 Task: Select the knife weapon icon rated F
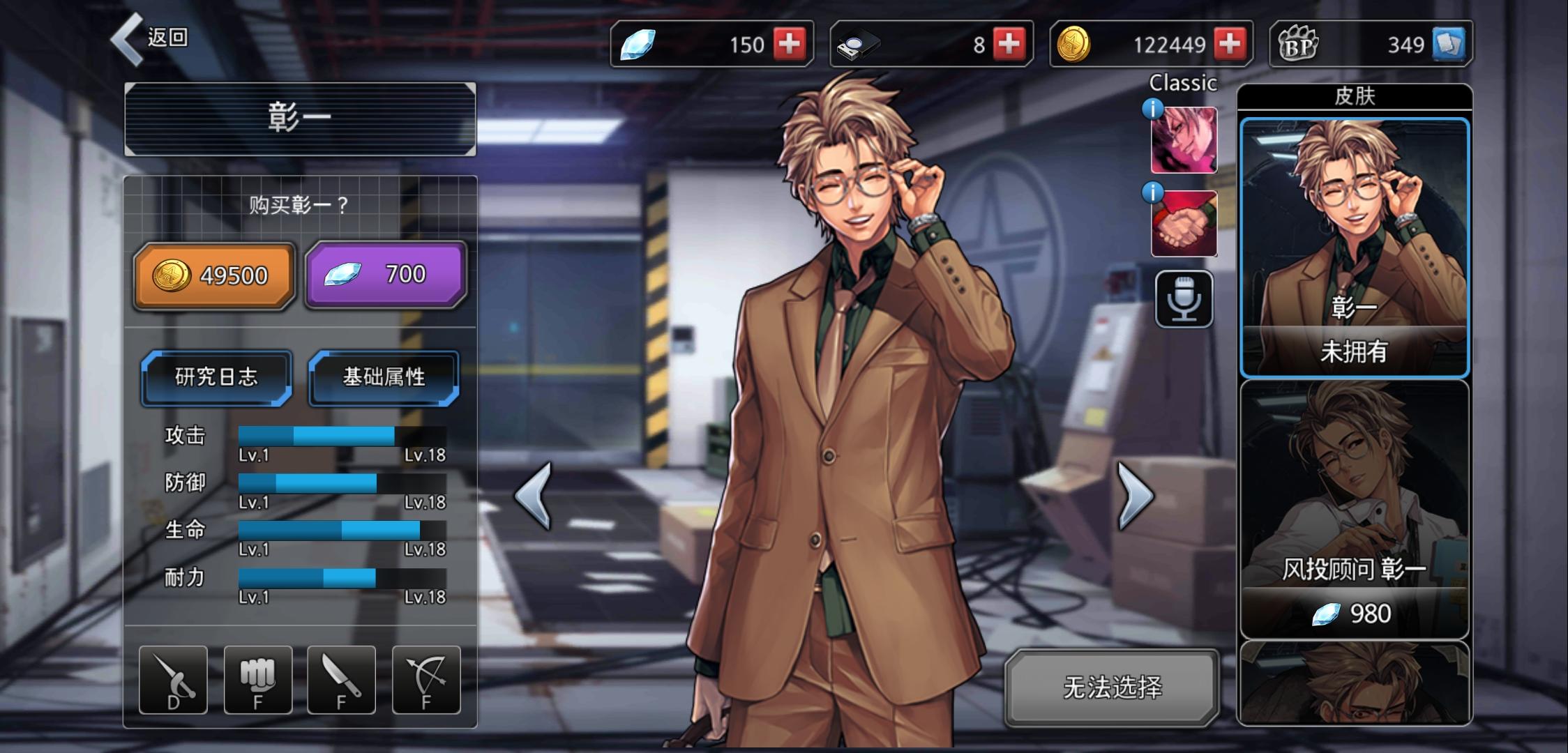tap(340, 680)
